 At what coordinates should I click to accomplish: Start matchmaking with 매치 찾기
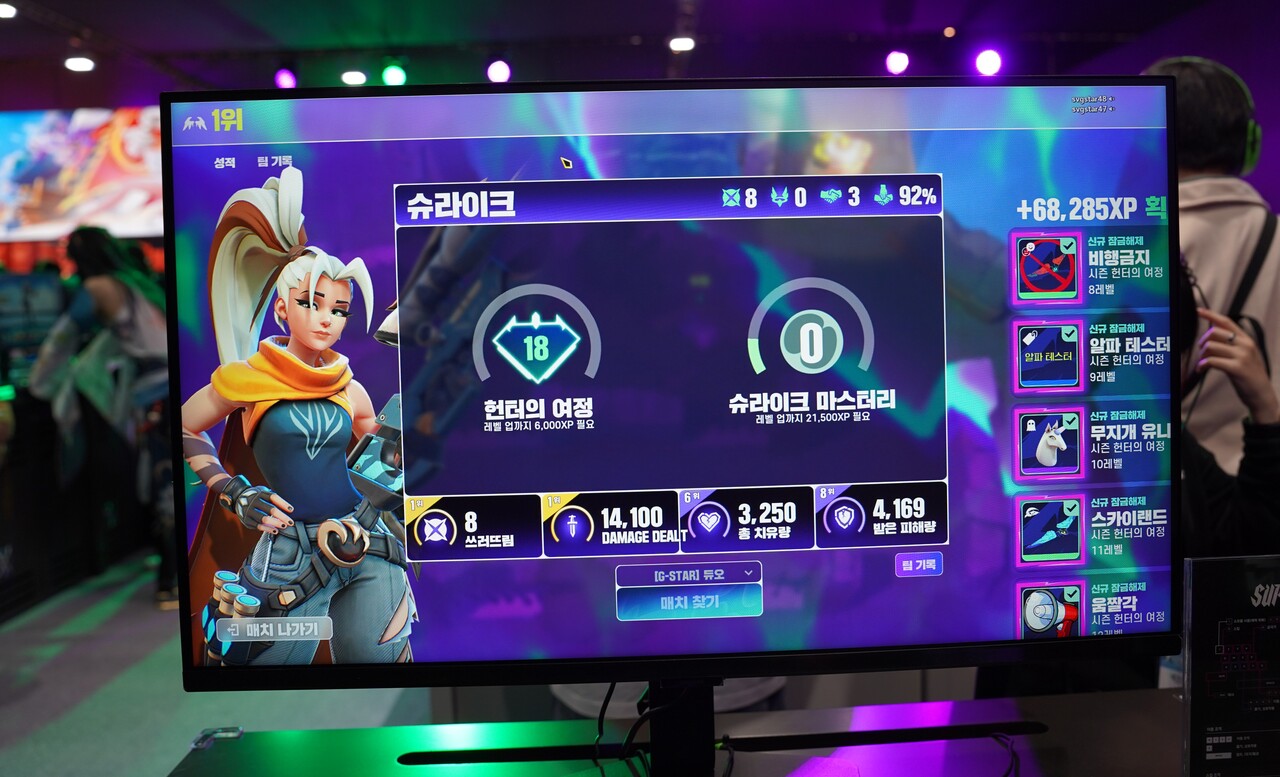tap(688, 602)
